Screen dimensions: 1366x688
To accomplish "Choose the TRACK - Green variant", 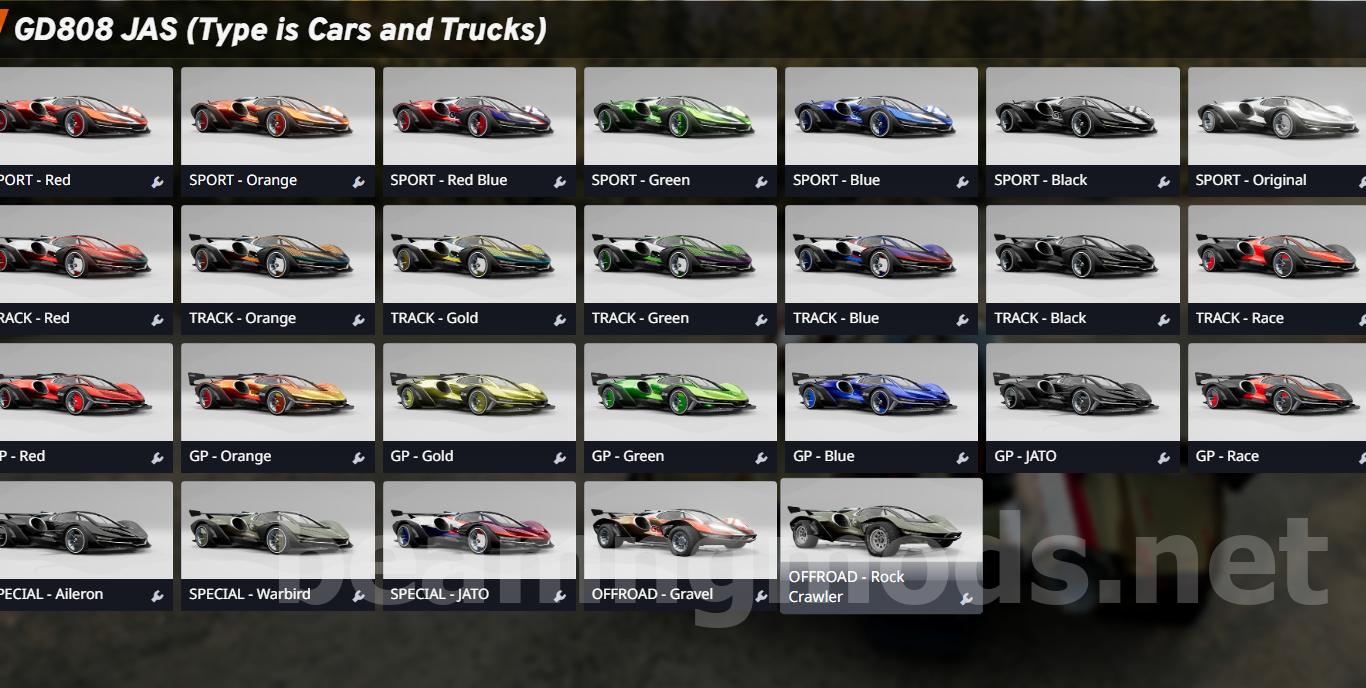I will tap(680, 256).
